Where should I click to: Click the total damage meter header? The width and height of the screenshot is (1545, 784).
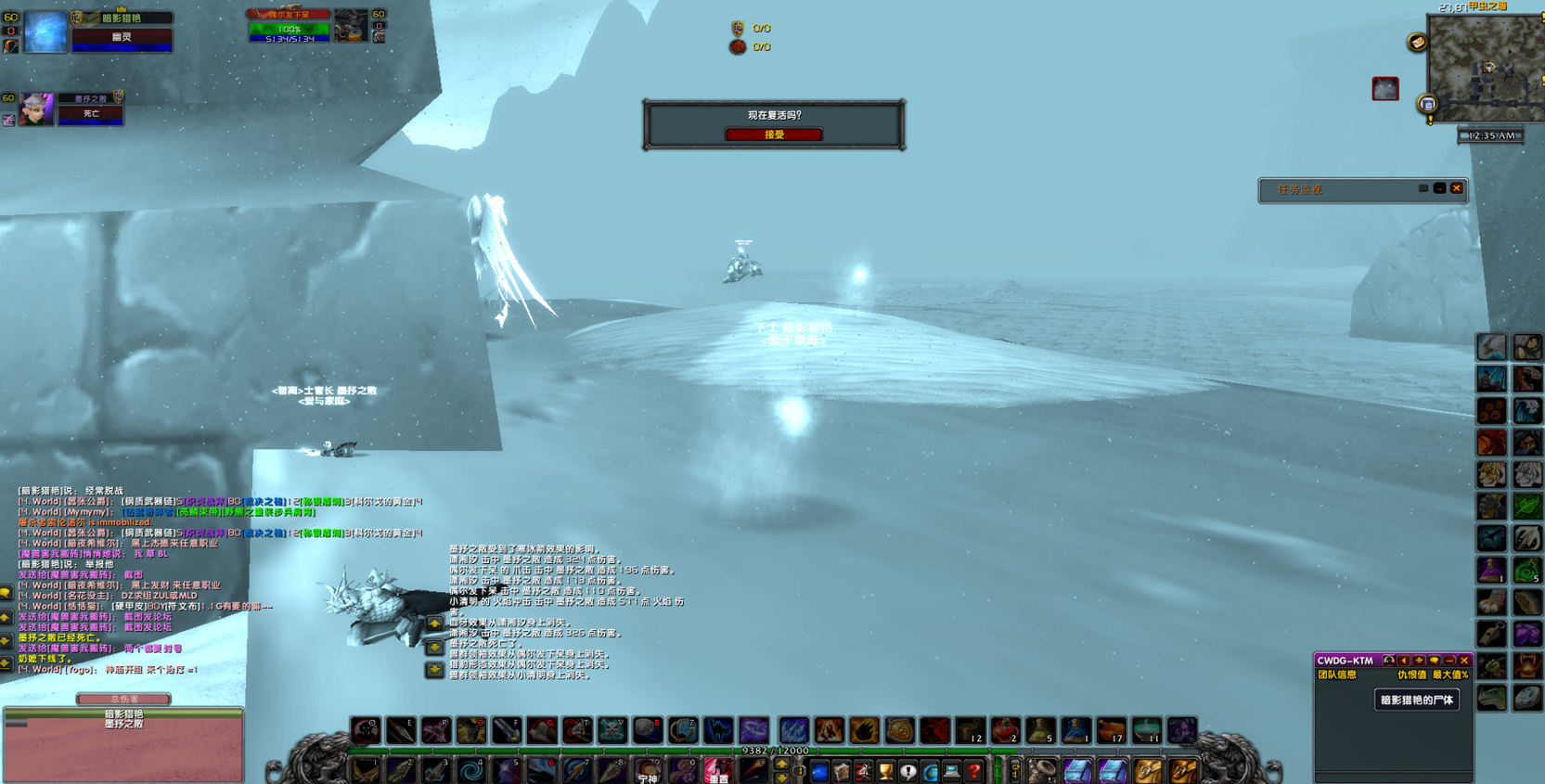pyautogui.click(x=123, y=699)
